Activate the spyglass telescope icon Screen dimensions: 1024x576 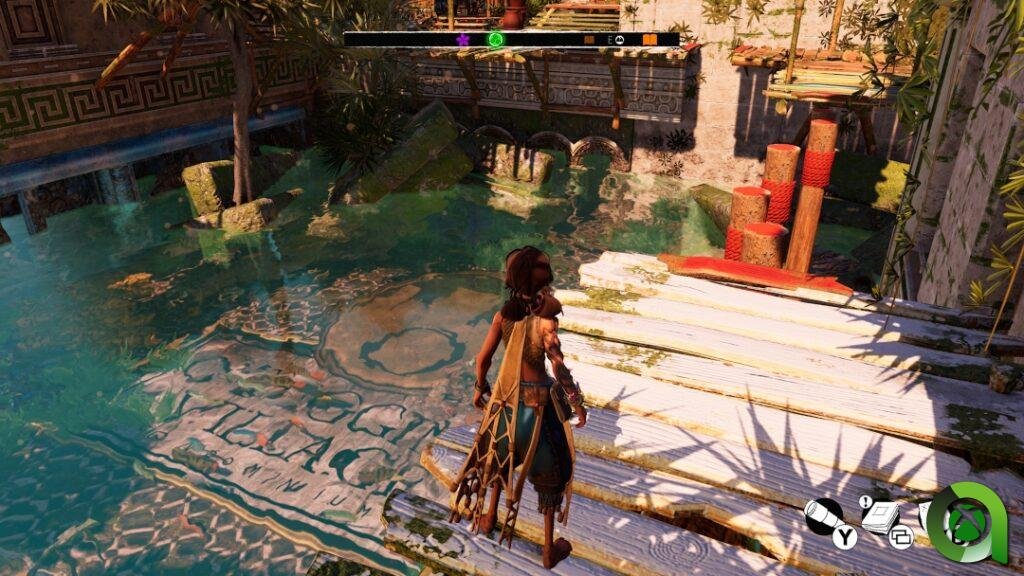[x=824, y=516]
